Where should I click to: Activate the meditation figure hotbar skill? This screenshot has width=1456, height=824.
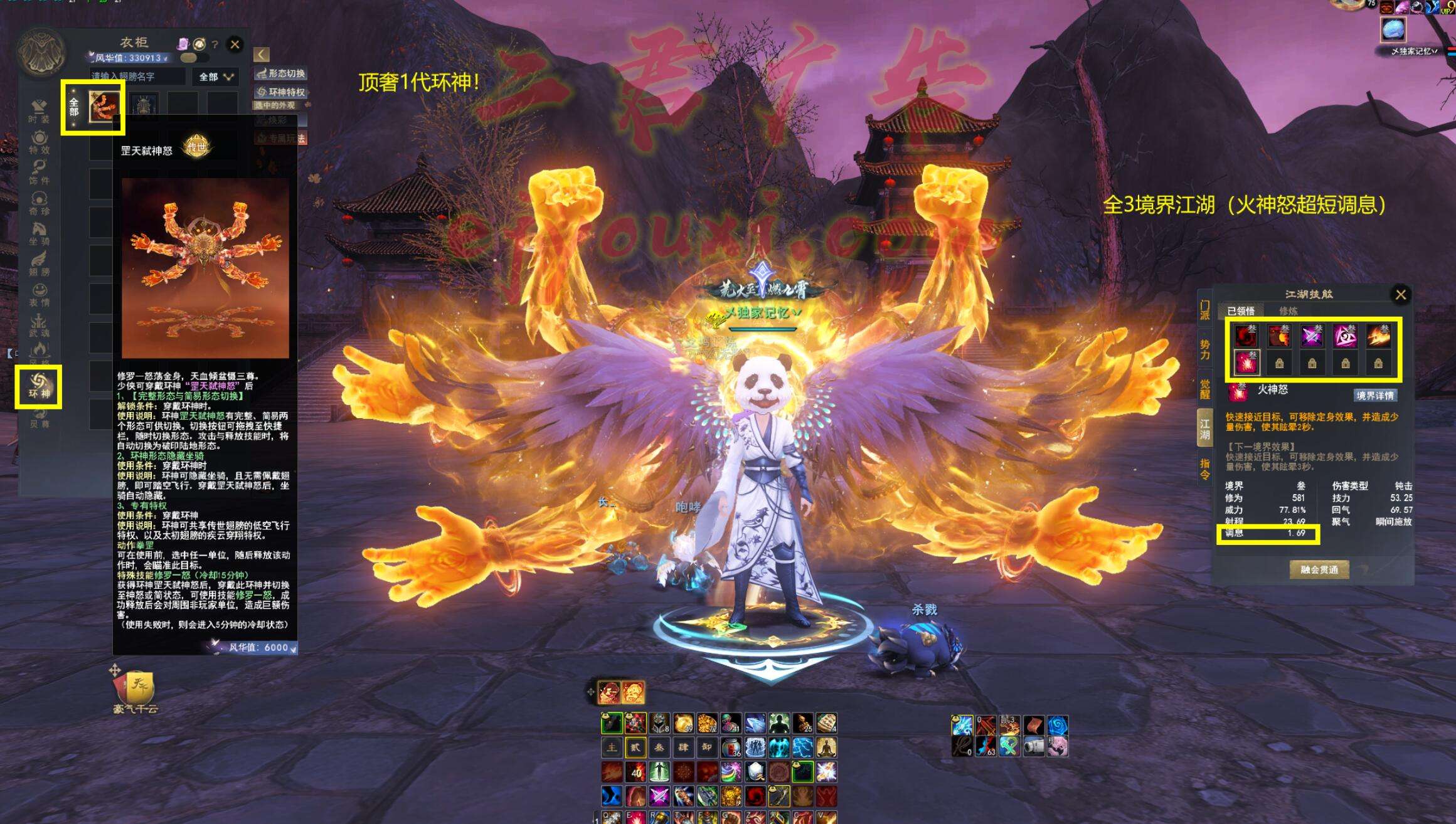click(826, 747)
